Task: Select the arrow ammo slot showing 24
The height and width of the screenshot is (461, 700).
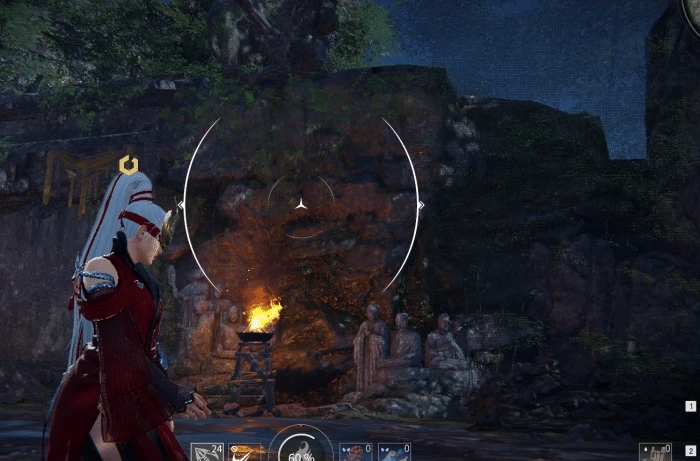Action: point(207,452)
